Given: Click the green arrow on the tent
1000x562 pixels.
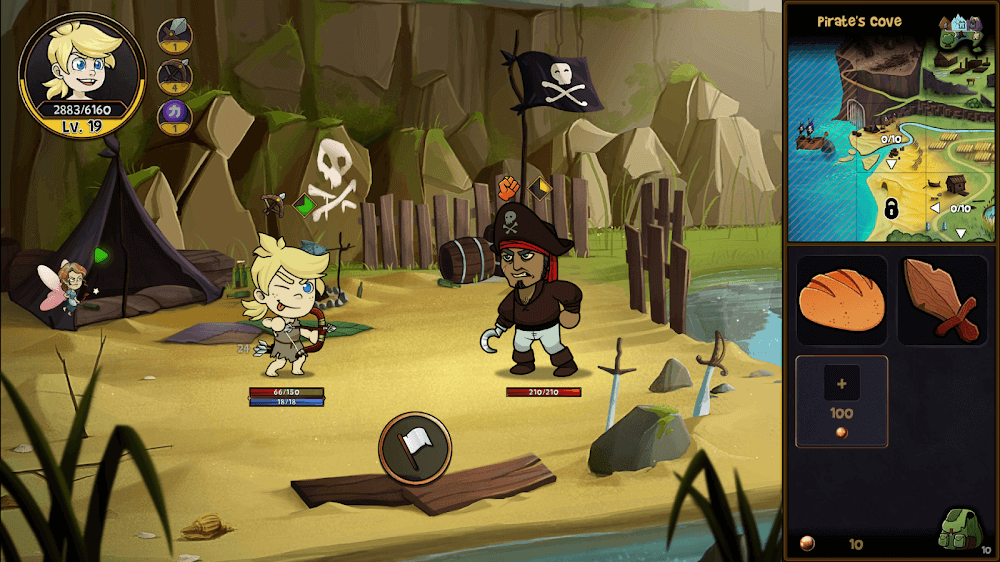Looking at the screenshot, I should [101, 255].
